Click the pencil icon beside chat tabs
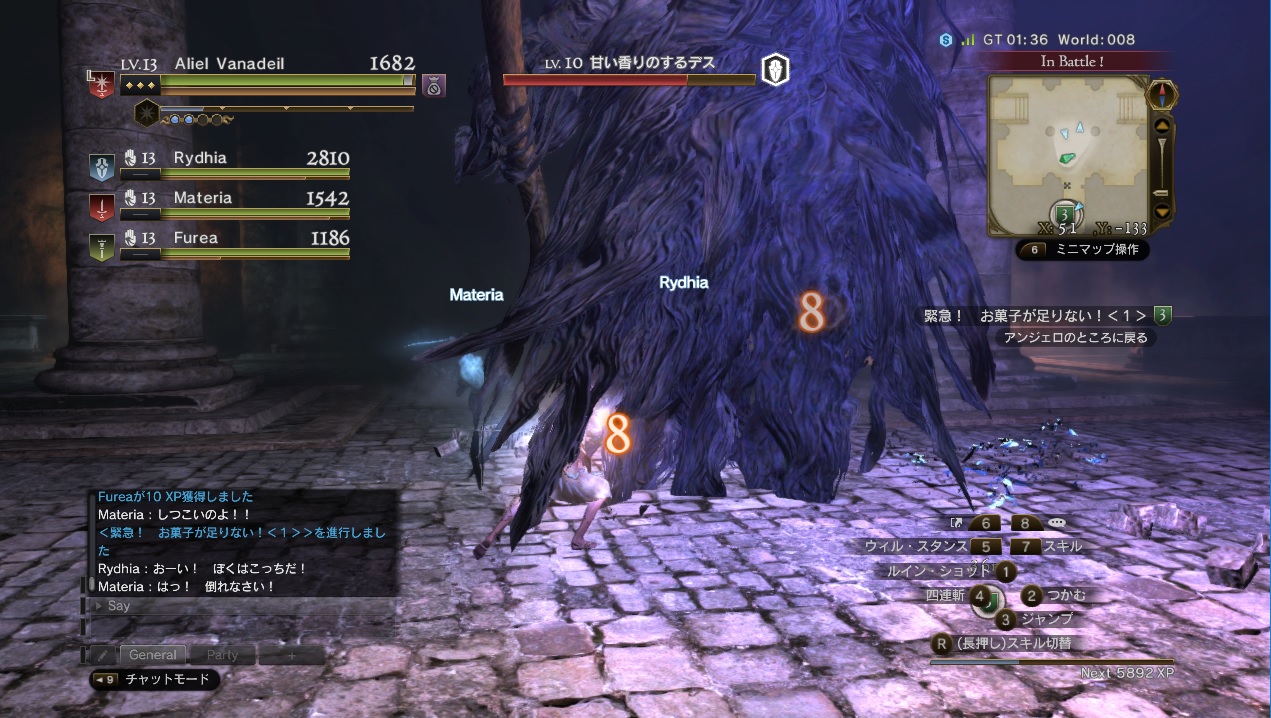 coord(102,655)
